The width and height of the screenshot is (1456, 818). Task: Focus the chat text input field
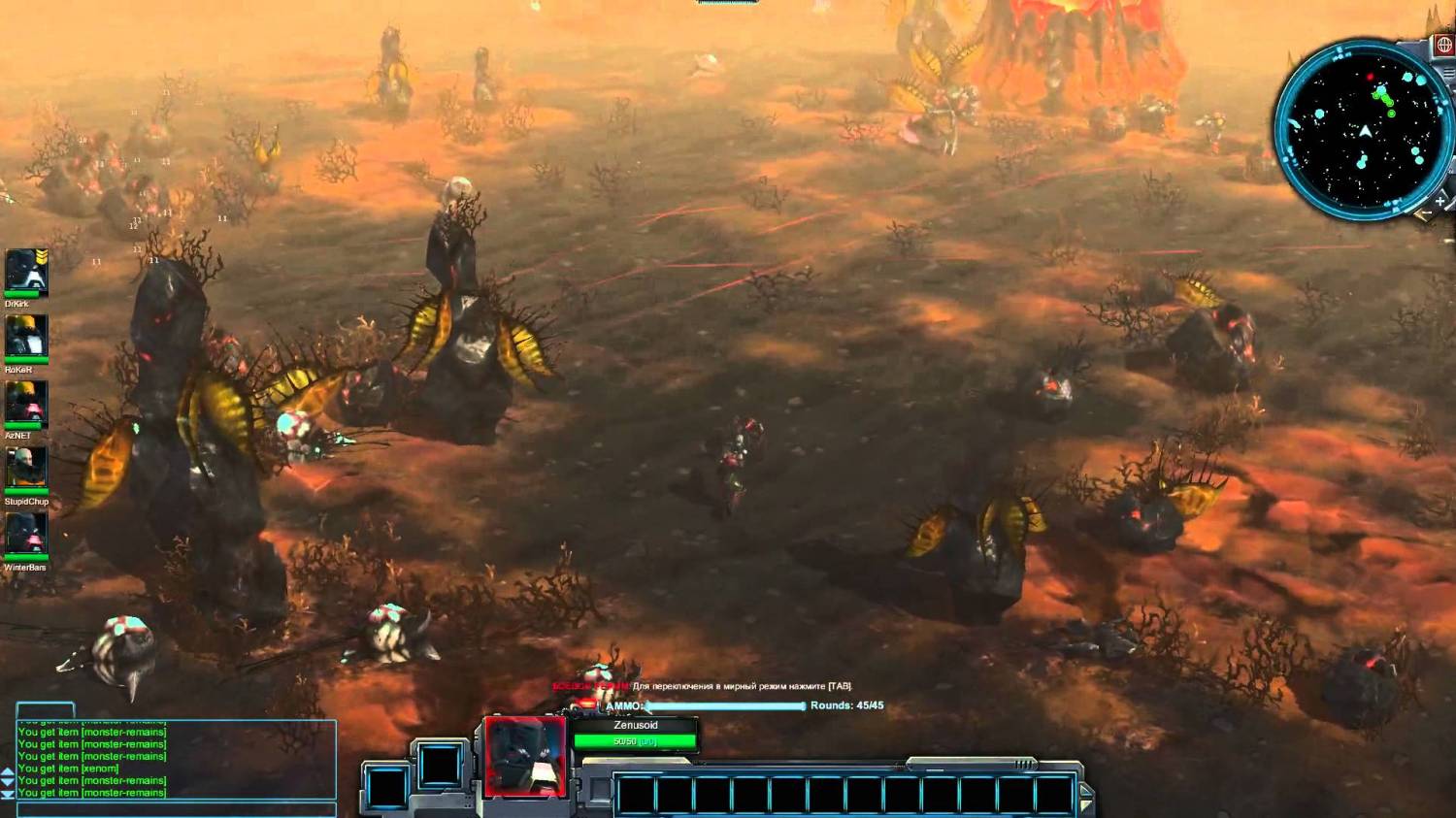point(177,809)
